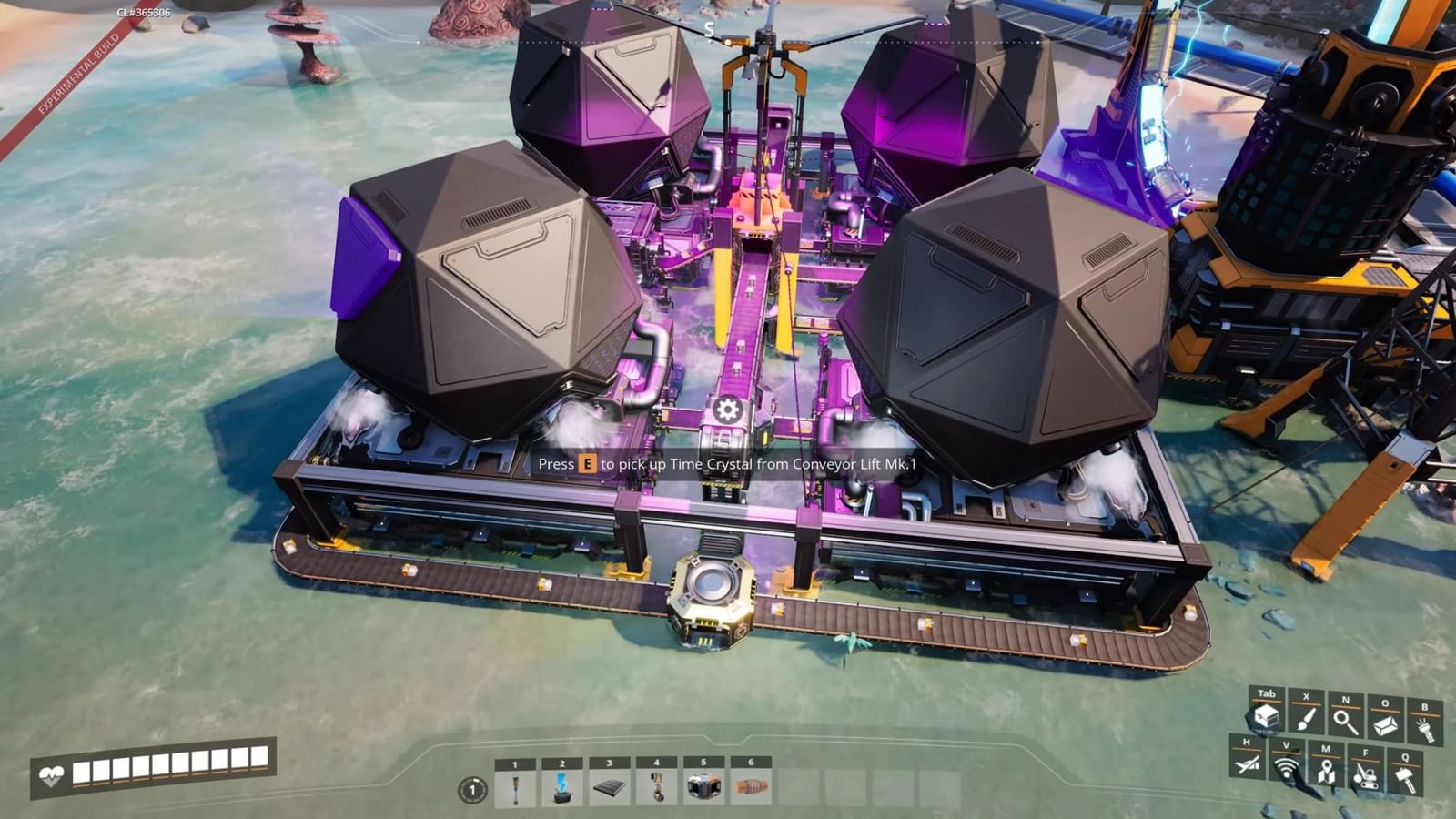Viewport: 1456px width, 819px height.
Task: Toggle the crossed-out aircraft icon bound to H
Action: [x=1246, y=766]
